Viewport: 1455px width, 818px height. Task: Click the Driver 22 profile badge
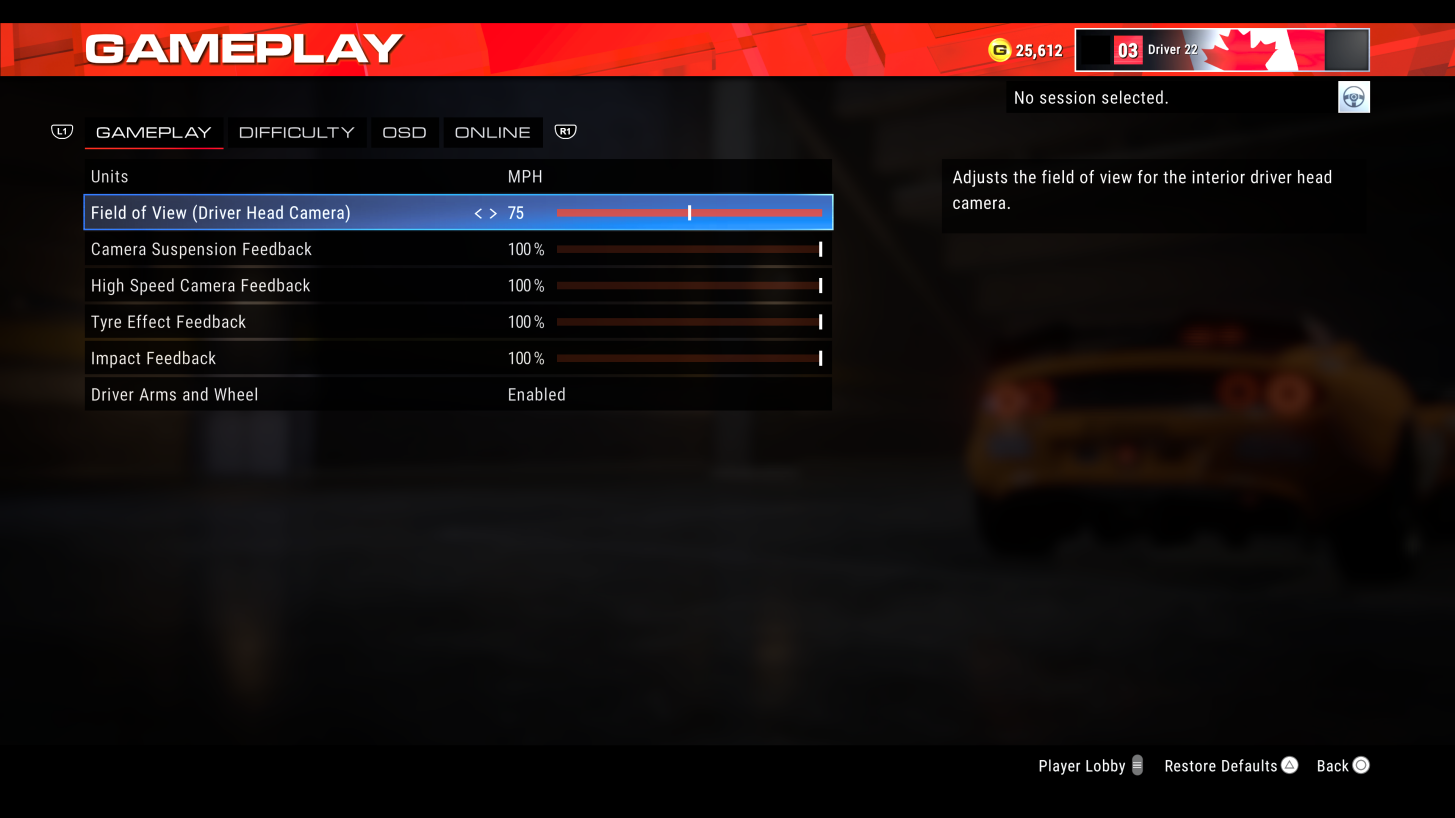pos(1221,49)
